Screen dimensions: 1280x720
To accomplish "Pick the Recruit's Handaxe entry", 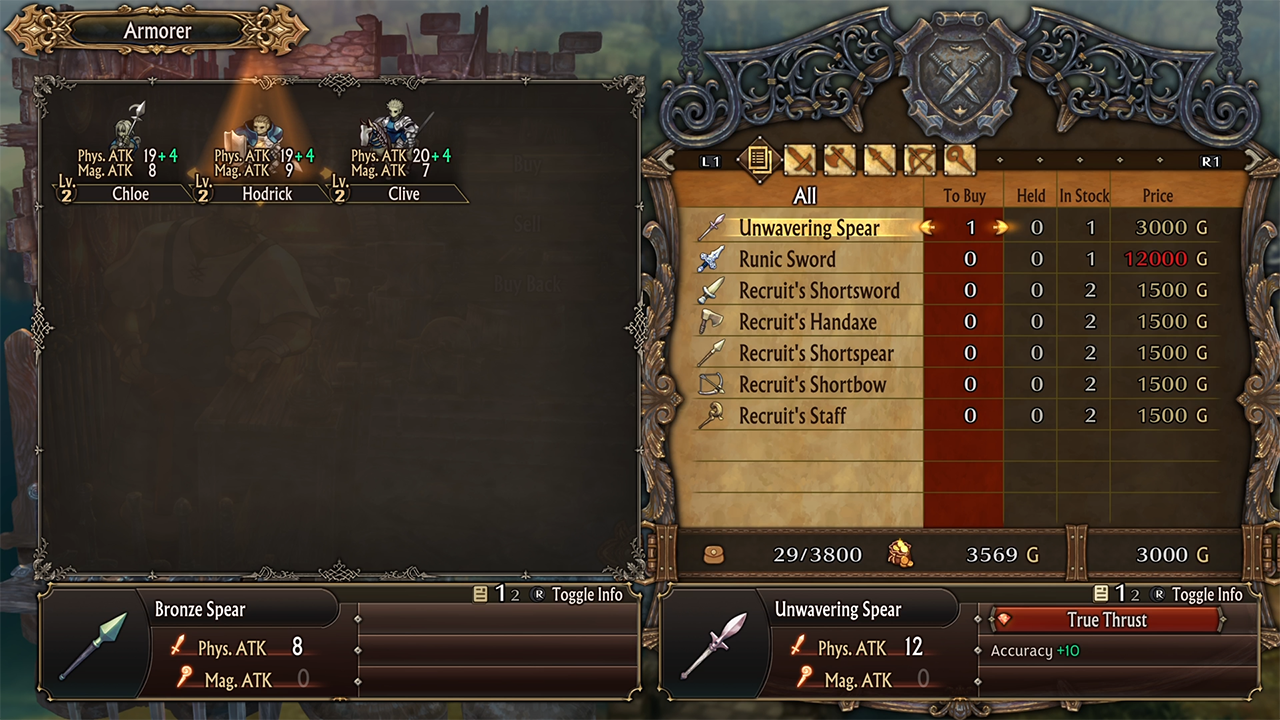I will (x=807, y=322).
